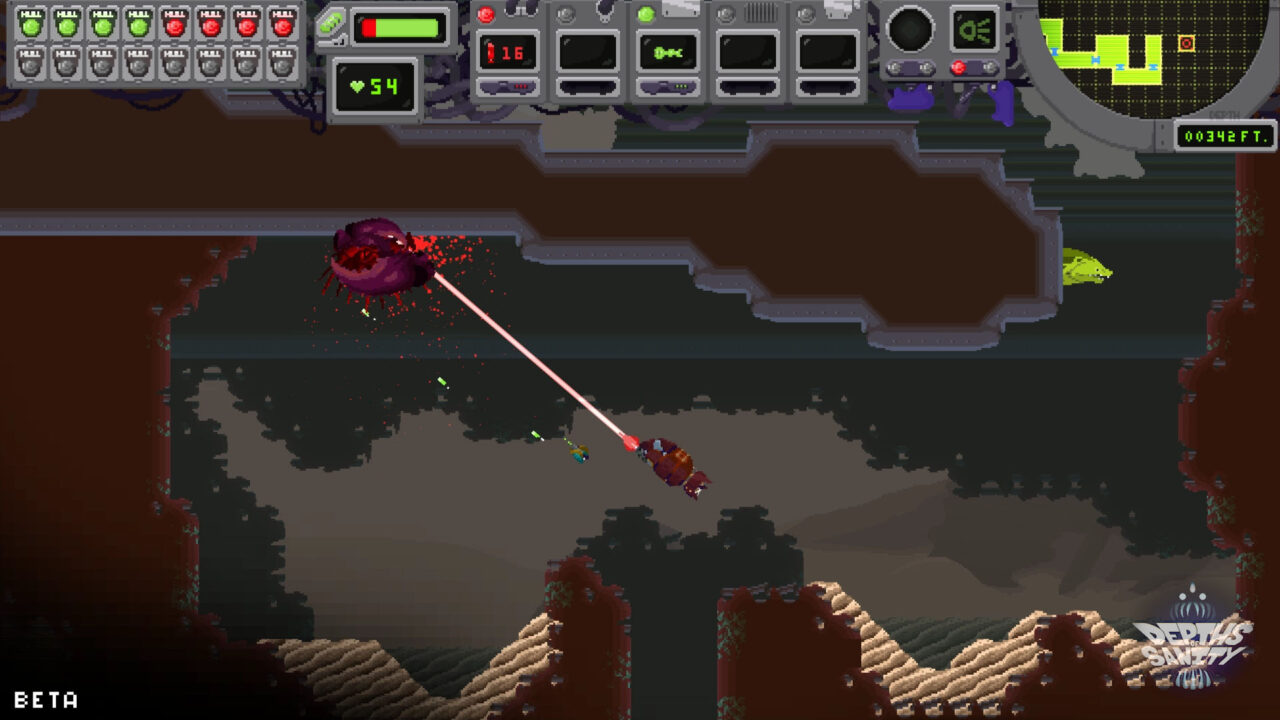Click the red square marker on minimap
Viewport: 1280px width, 720px height.
tap(1186, 43)
